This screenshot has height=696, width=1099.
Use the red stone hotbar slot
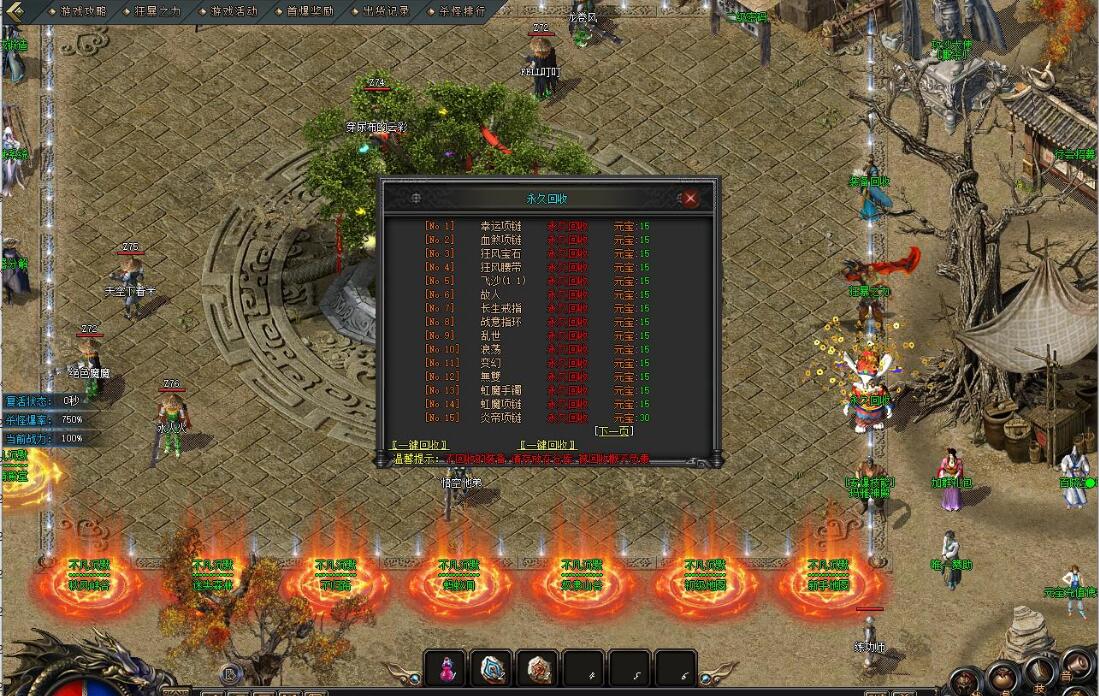click(x=539, y=668)
